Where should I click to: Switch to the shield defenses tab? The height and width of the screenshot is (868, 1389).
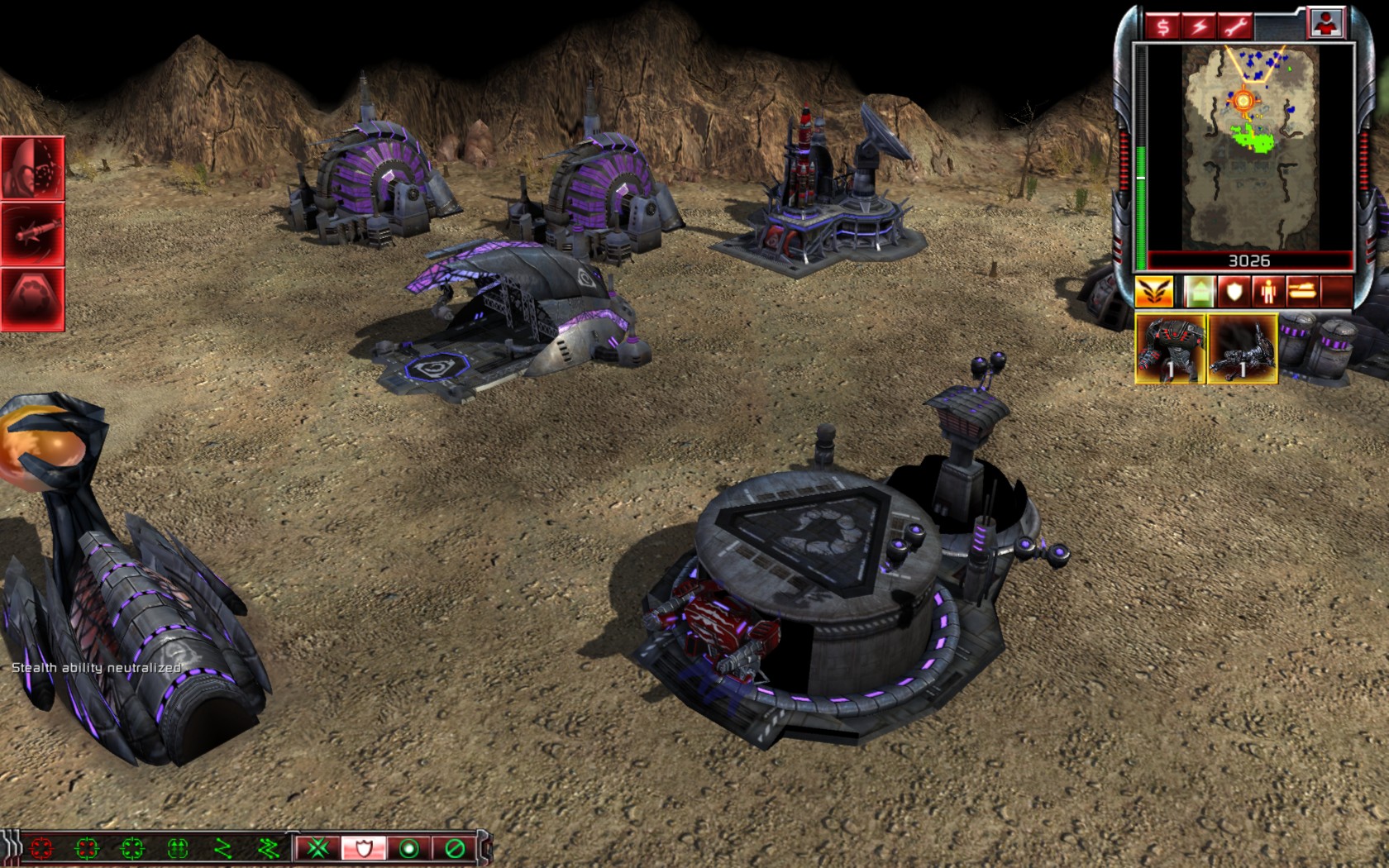[1234, 292]
